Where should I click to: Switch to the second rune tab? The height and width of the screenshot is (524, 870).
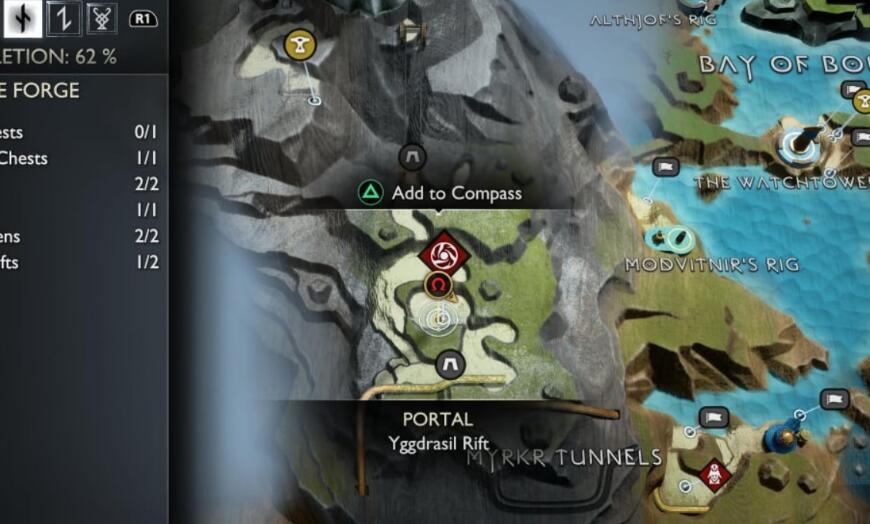click(x=63, y=18)
